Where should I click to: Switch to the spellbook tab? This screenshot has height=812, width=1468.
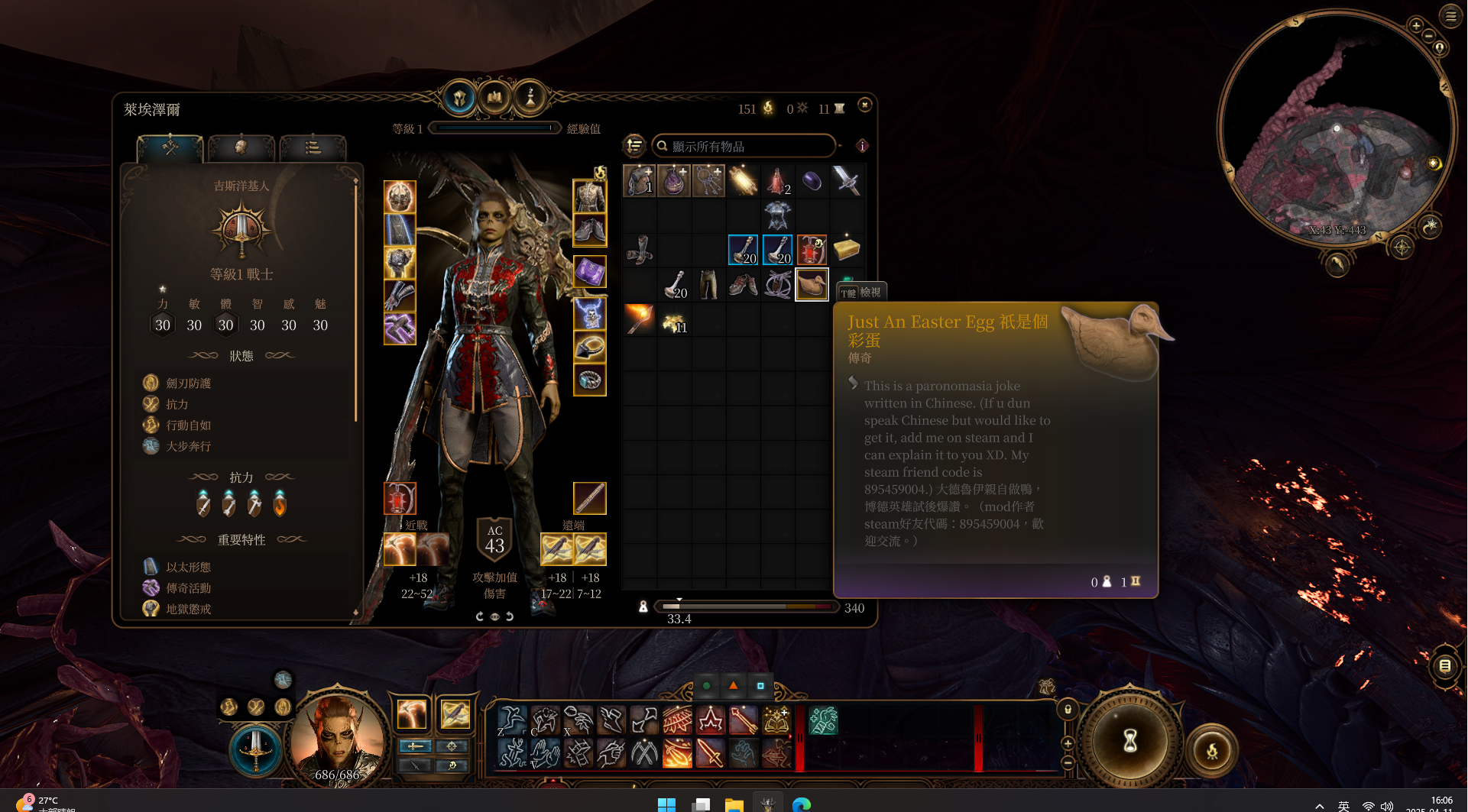click(494, 96)
